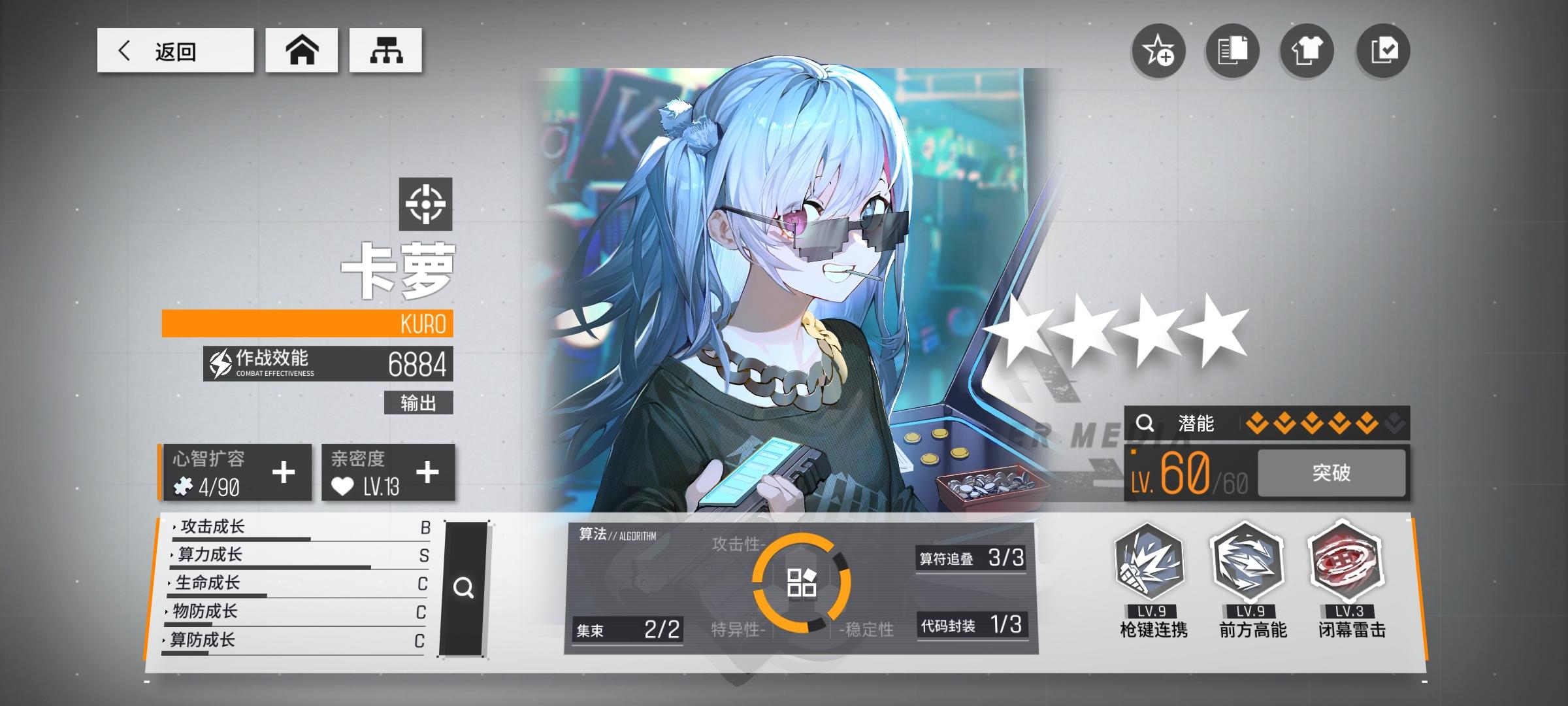Open the coating wardrobe shirt icon

coord(1307,51)
